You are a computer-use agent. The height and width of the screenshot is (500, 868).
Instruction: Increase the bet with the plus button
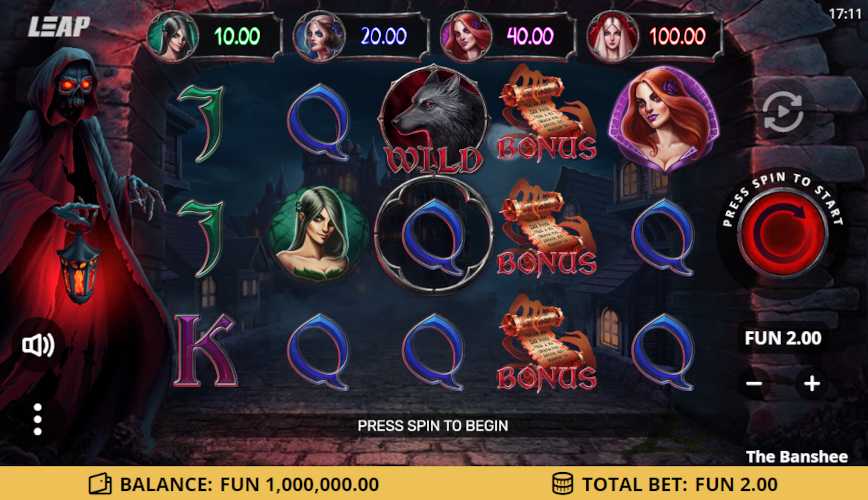(811, 383)
